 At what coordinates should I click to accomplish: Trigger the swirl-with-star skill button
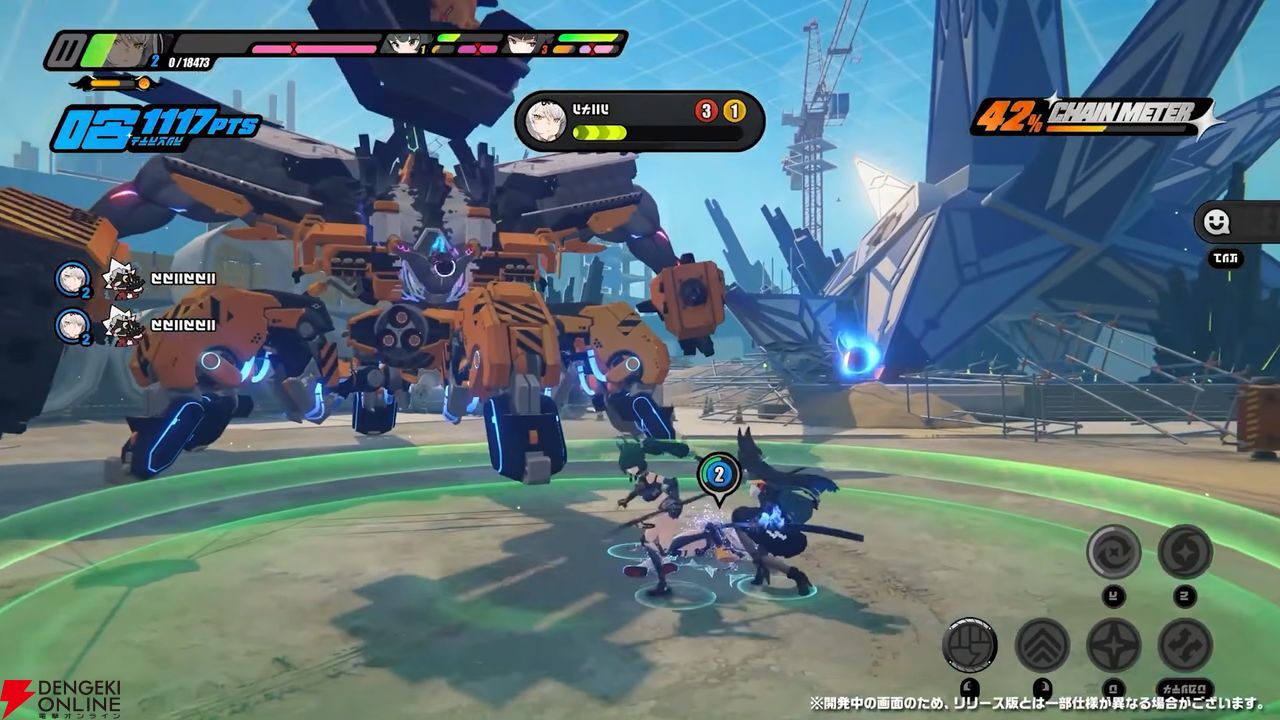(x=1185, y=551)
